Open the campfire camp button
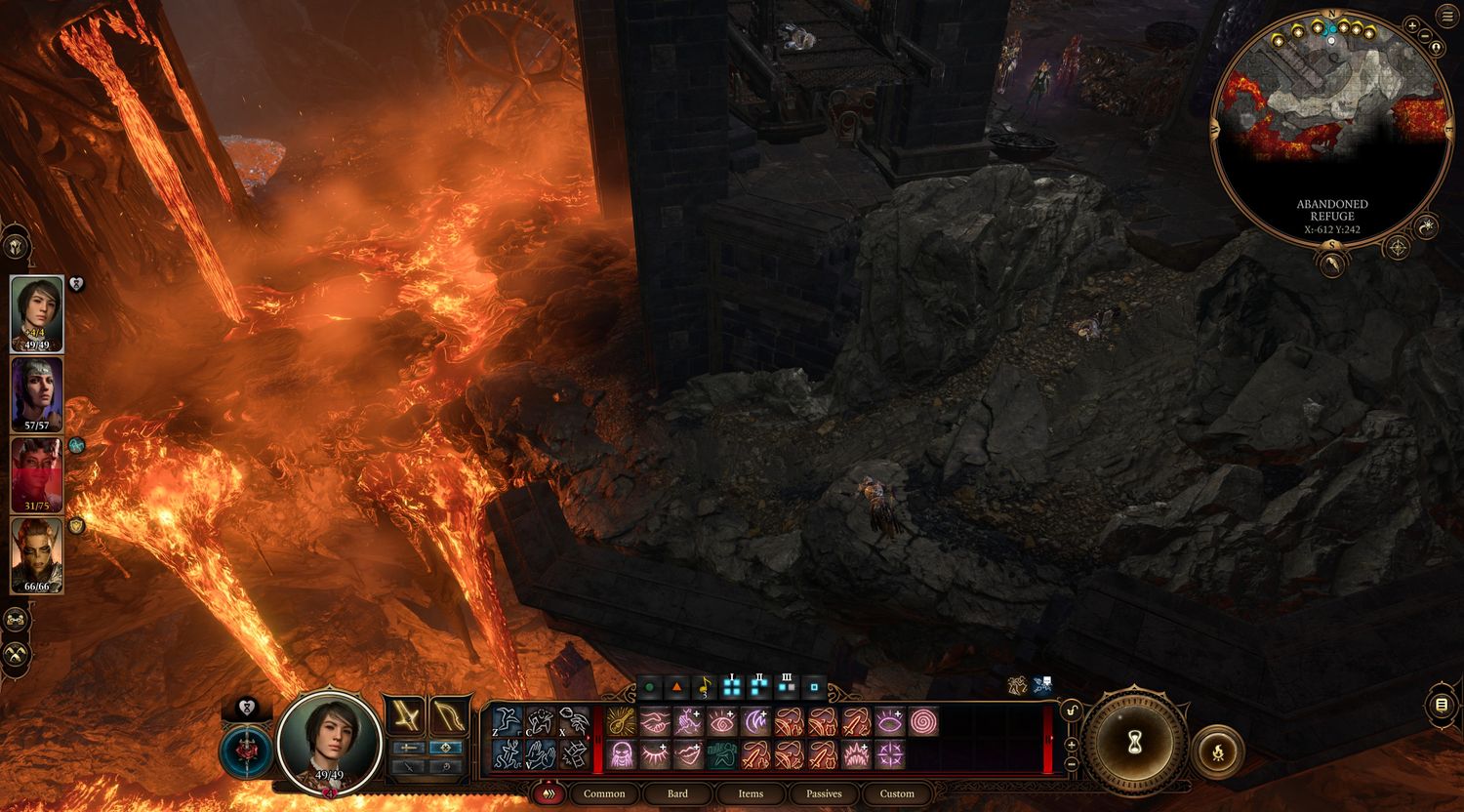1464x812 pixels. [x=1218, y=751]
